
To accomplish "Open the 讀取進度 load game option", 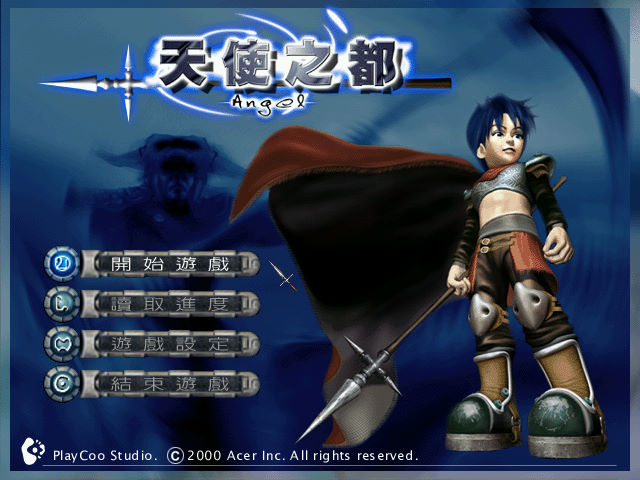I will tap(170, 304).
